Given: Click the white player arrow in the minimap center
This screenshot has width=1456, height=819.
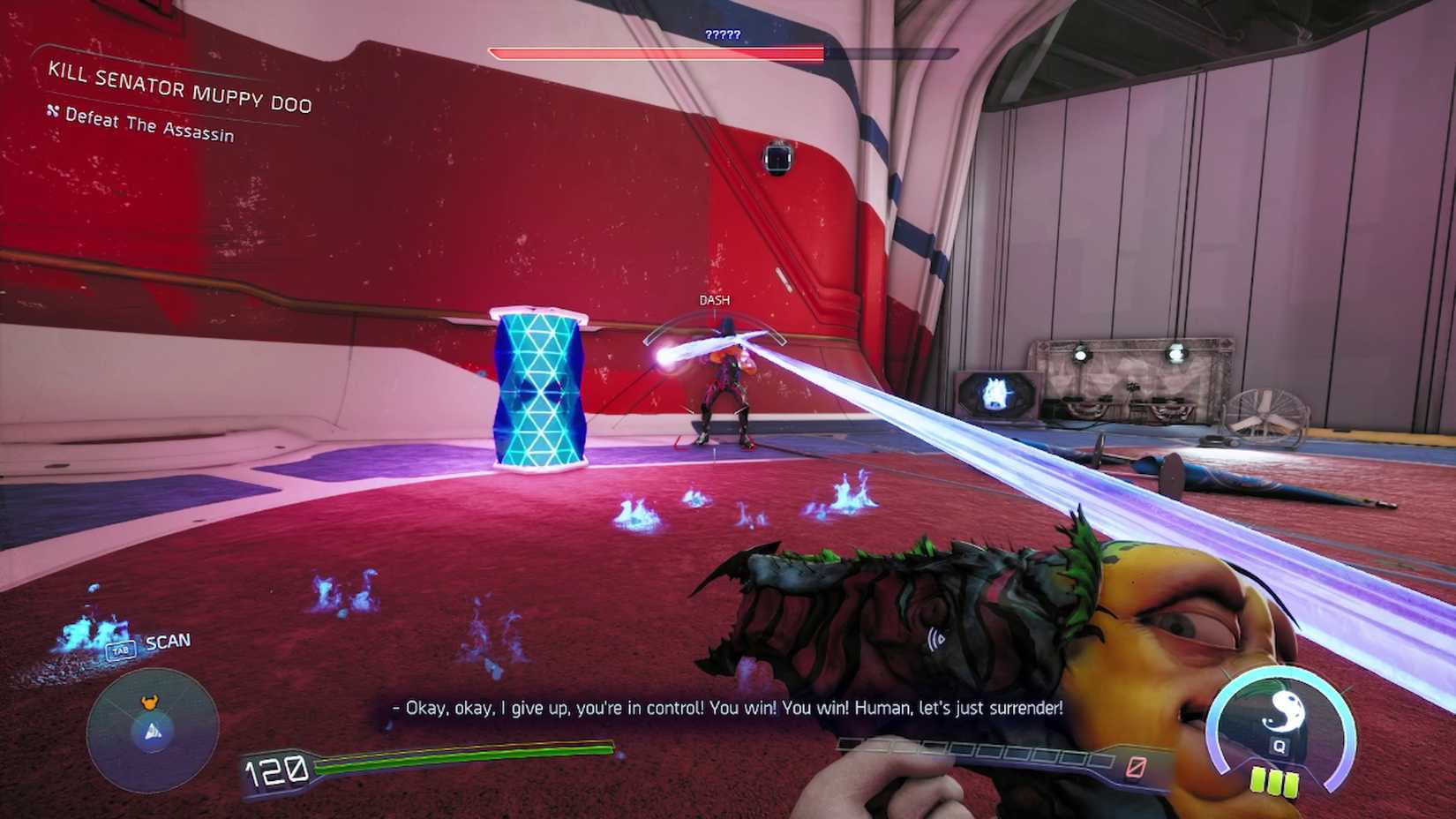Looking at the screenshot, I should pyautogui.click(x=154, y=731).
